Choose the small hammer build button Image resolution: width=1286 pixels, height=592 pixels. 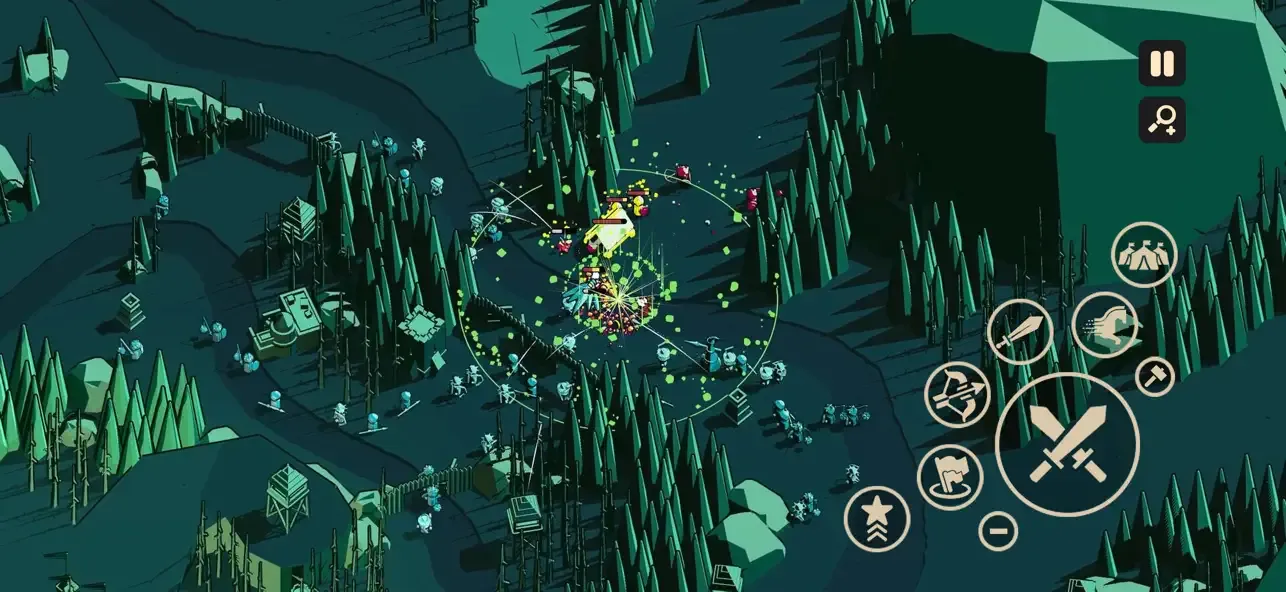[x=1155, y=376]
